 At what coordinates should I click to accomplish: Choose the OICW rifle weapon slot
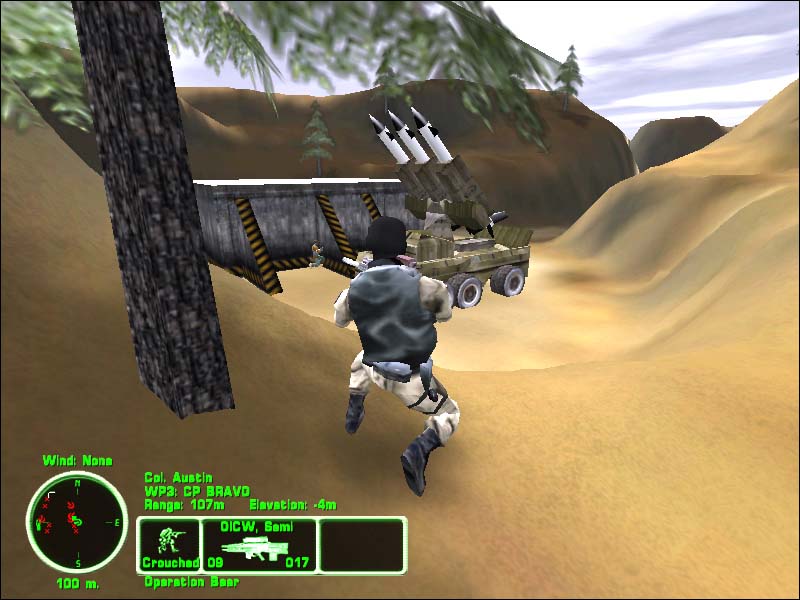259,545
